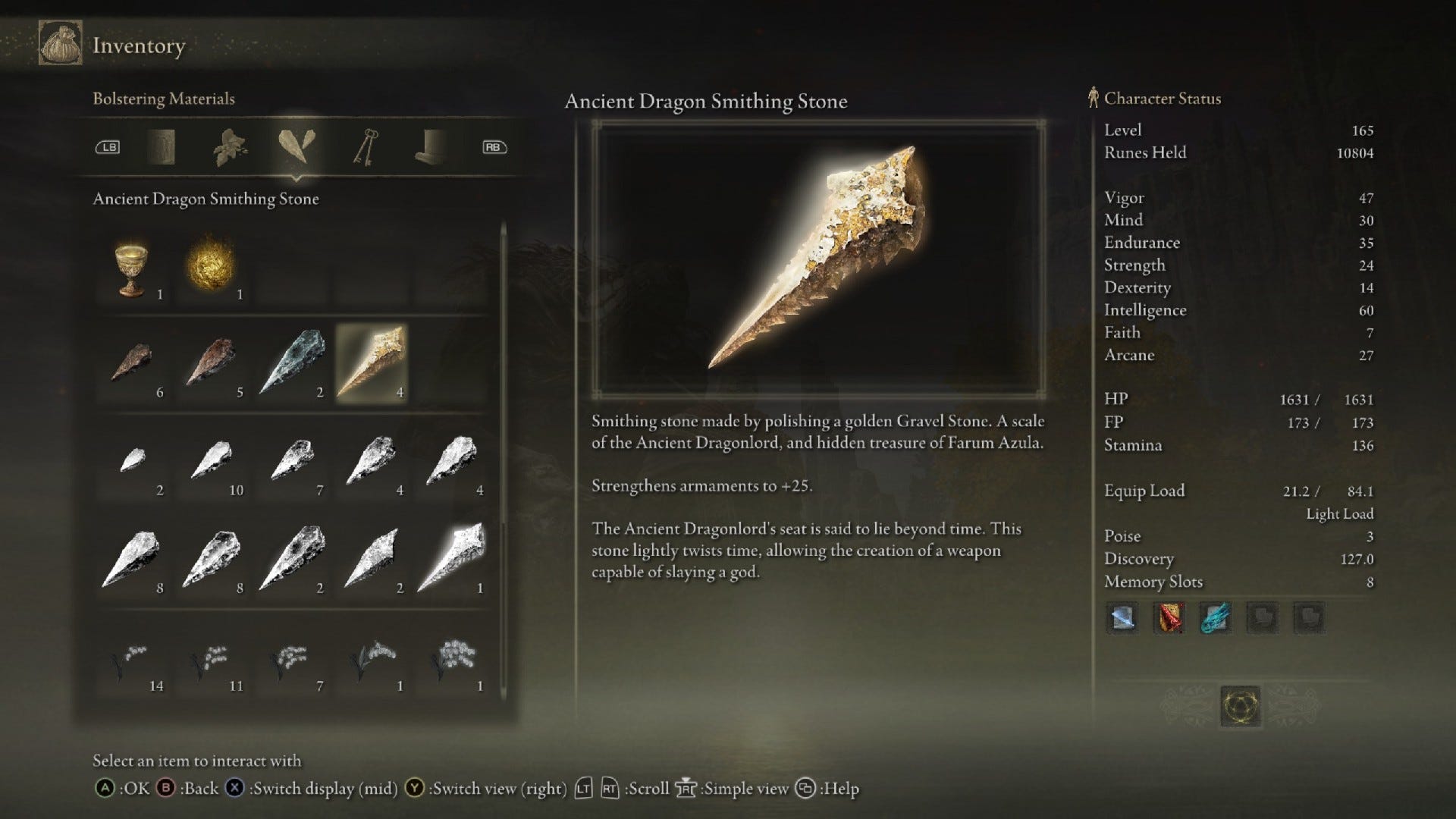Viewport: 1456px width, 819px height.
Task: Select the golden chalice item slot
Action: [133, 270]
